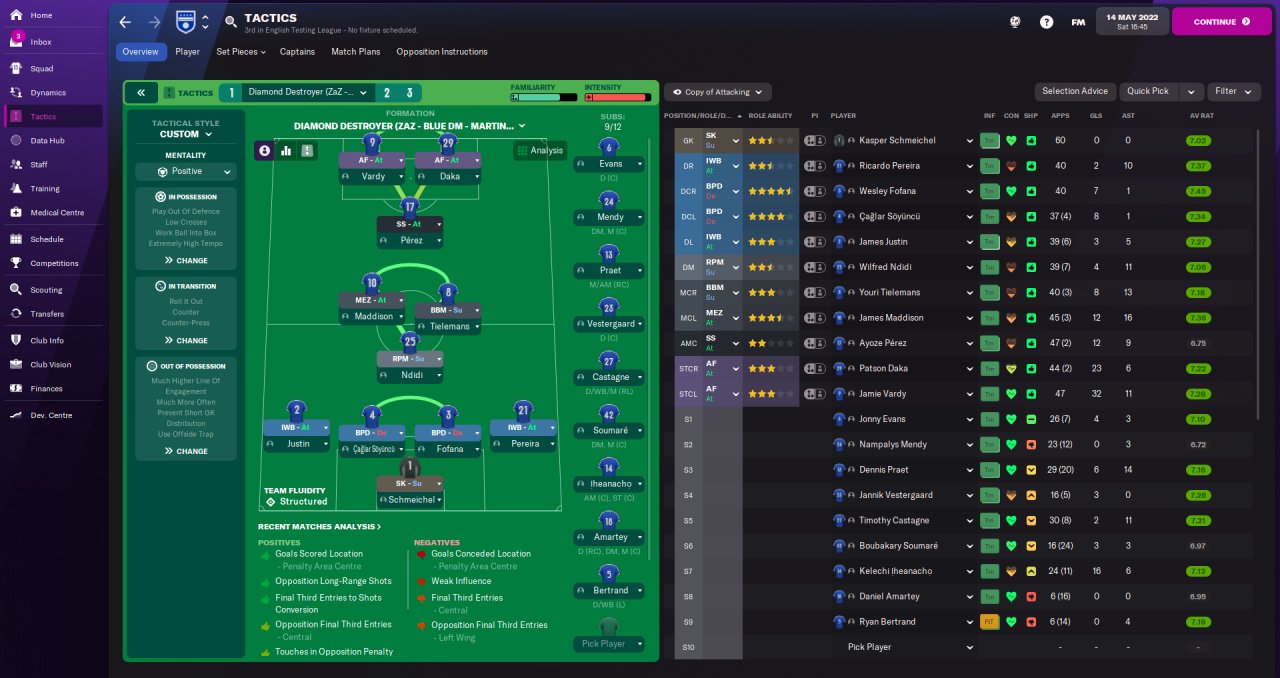Open the Transfers section
Viewport: 1280px width, 678px height.
point(47,314)
